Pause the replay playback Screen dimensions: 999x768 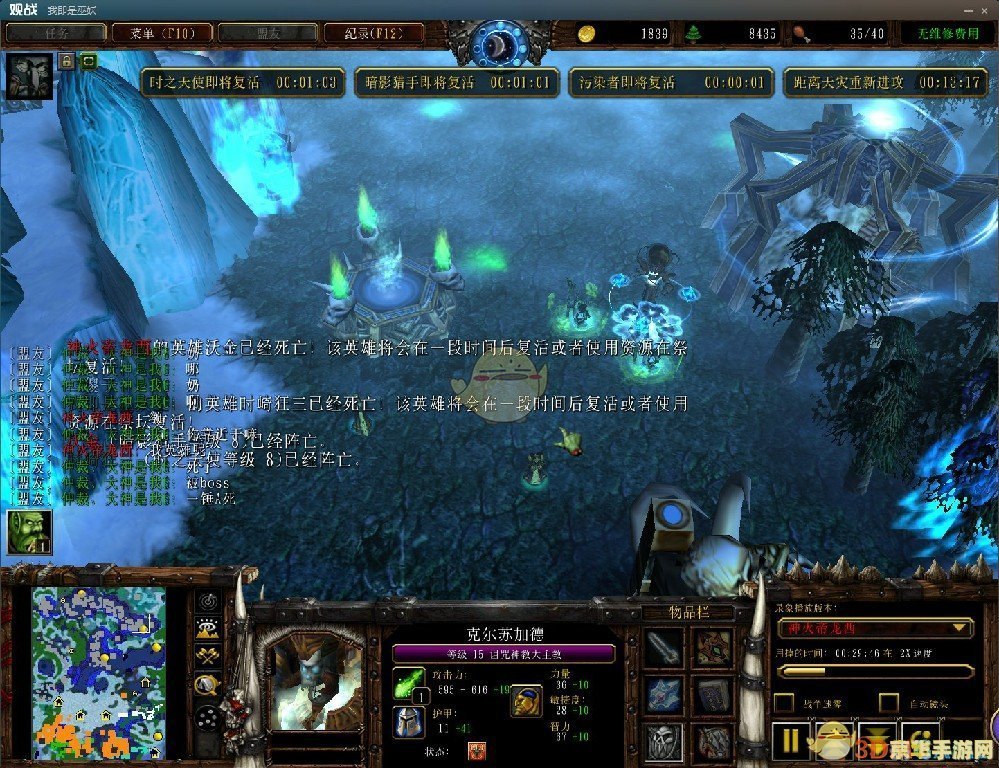point(791,742)
